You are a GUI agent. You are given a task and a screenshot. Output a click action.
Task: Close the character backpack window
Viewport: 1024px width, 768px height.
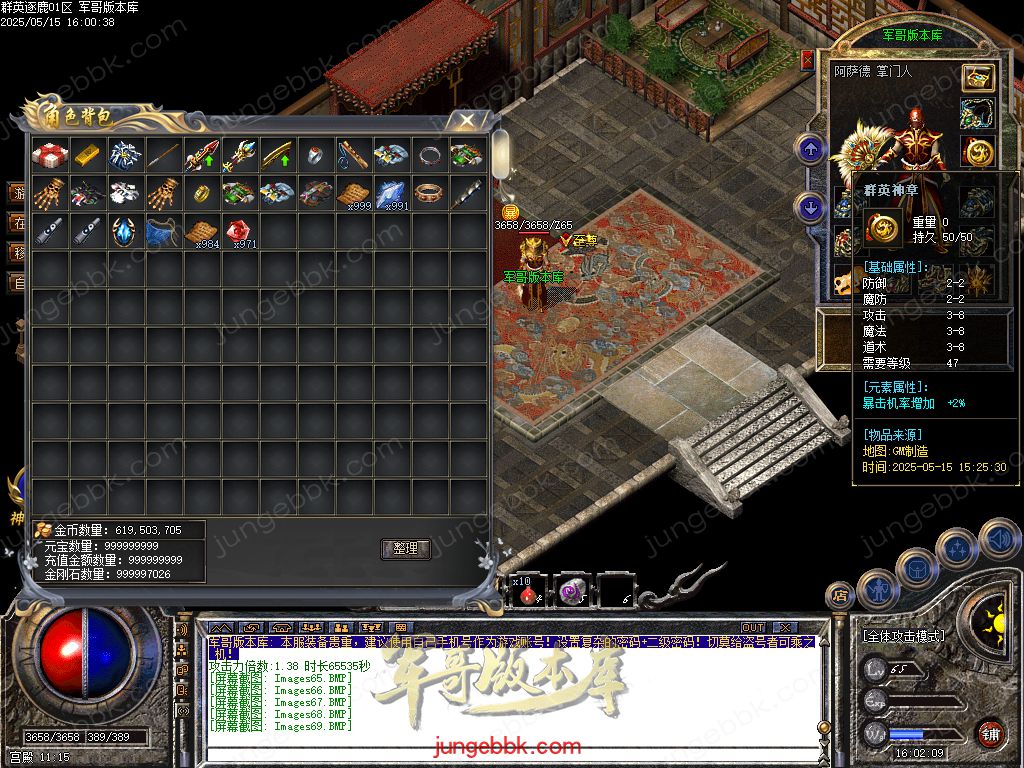pos(466,120)
